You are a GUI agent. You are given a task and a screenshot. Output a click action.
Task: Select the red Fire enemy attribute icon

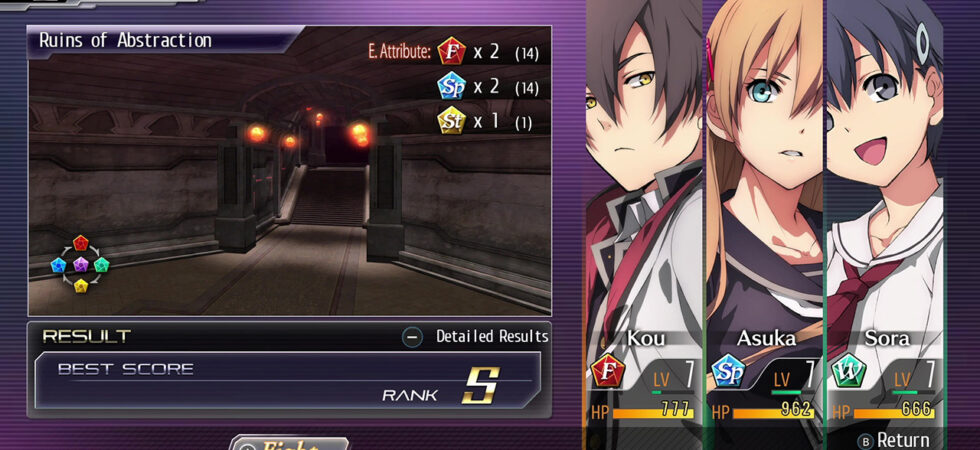[452, 51]
